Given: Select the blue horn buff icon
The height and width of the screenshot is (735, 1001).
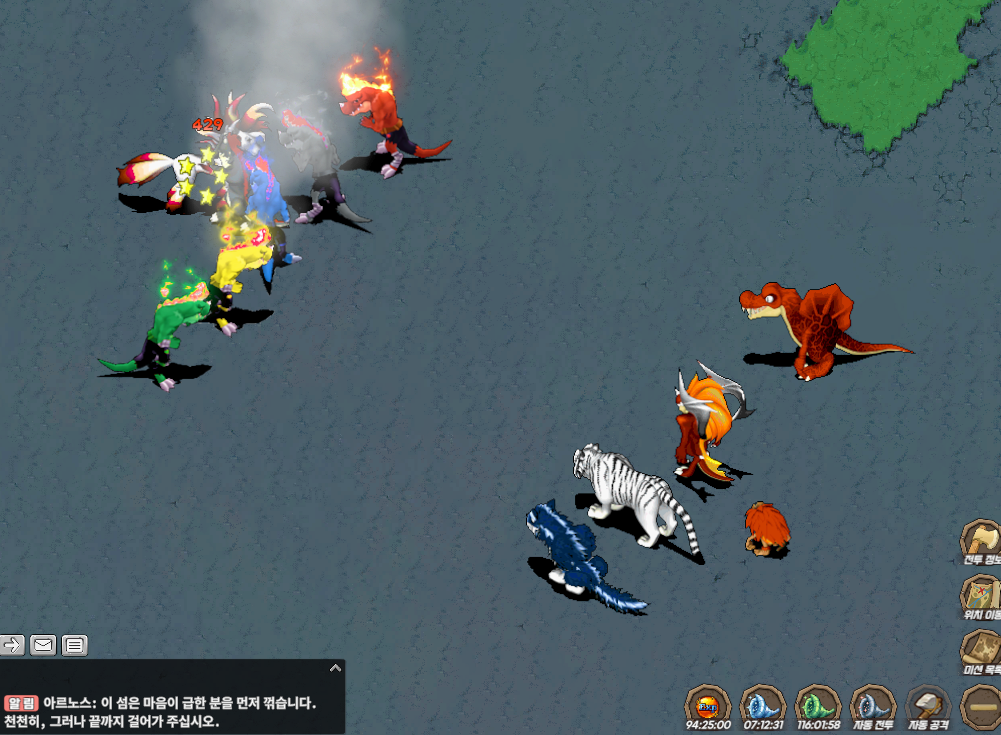Looking at the screenshot, I should click(763, 704).
